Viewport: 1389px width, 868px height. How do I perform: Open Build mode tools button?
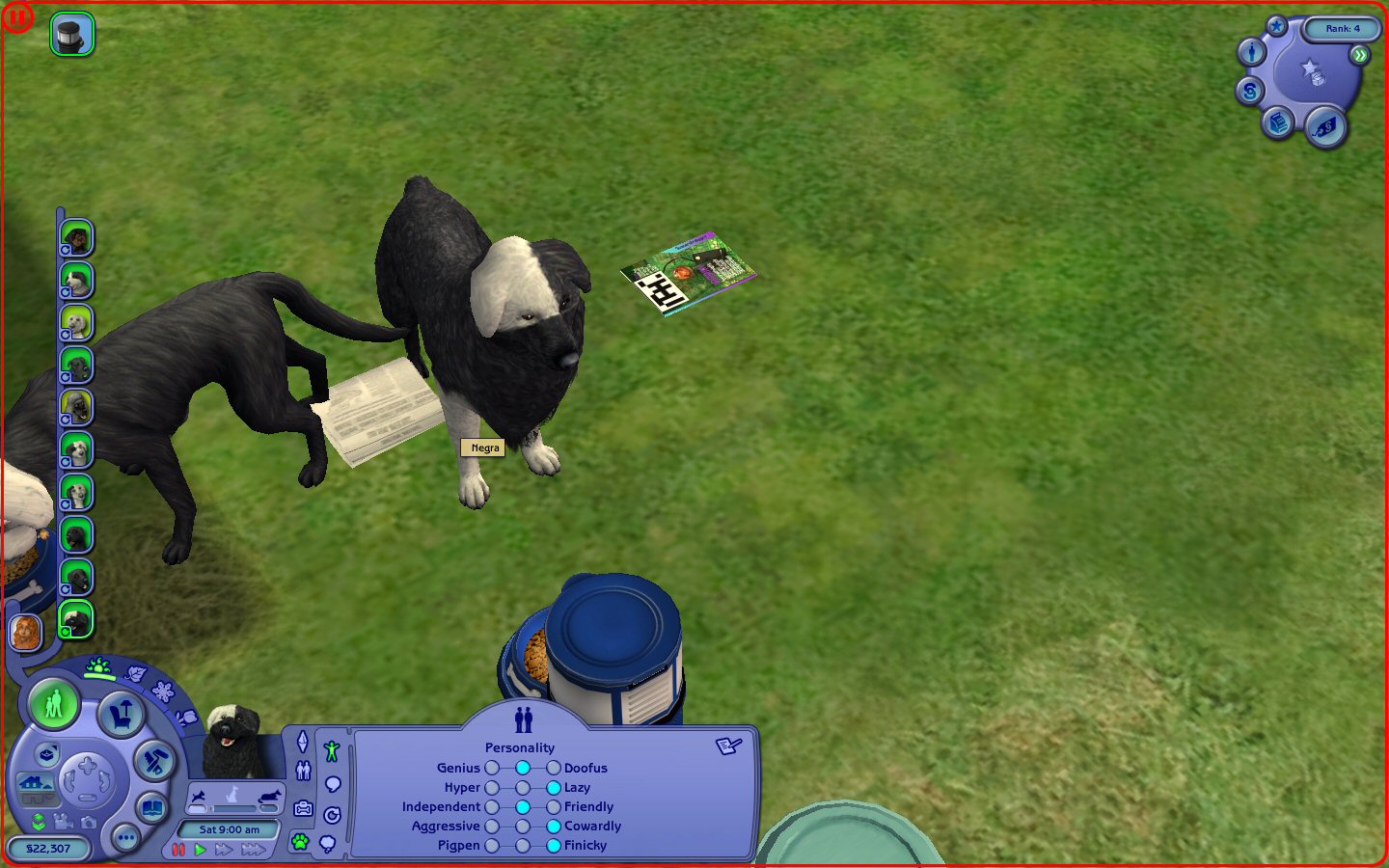coord(154,762)
